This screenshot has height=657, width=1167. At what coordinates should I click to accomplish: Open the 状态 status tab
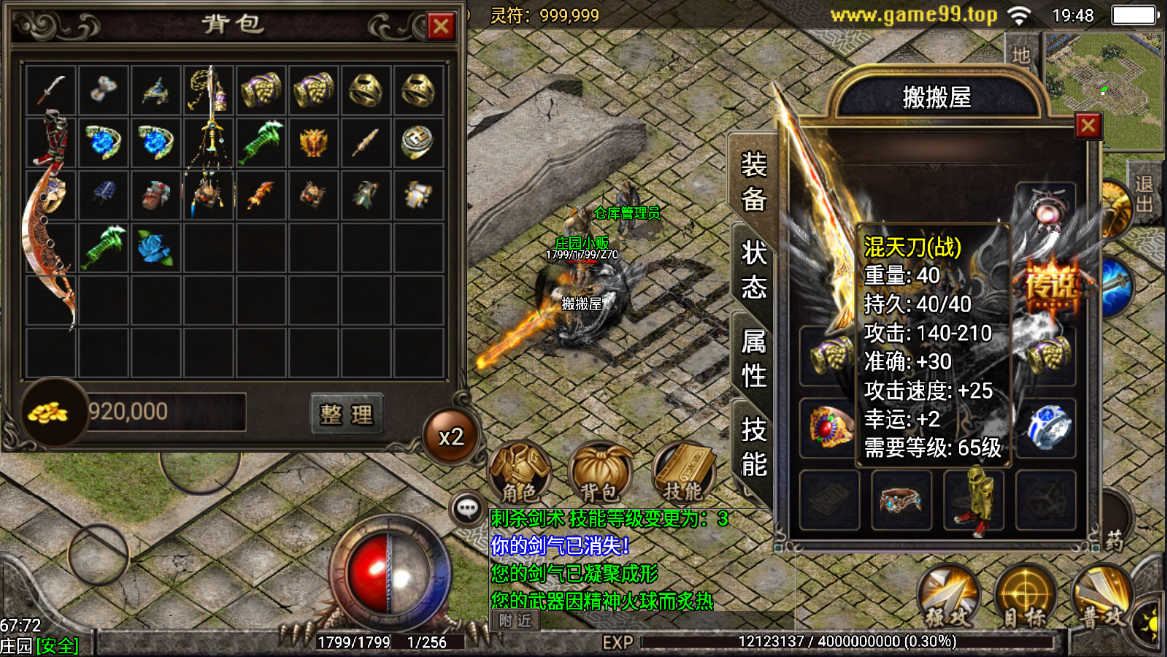753,269
